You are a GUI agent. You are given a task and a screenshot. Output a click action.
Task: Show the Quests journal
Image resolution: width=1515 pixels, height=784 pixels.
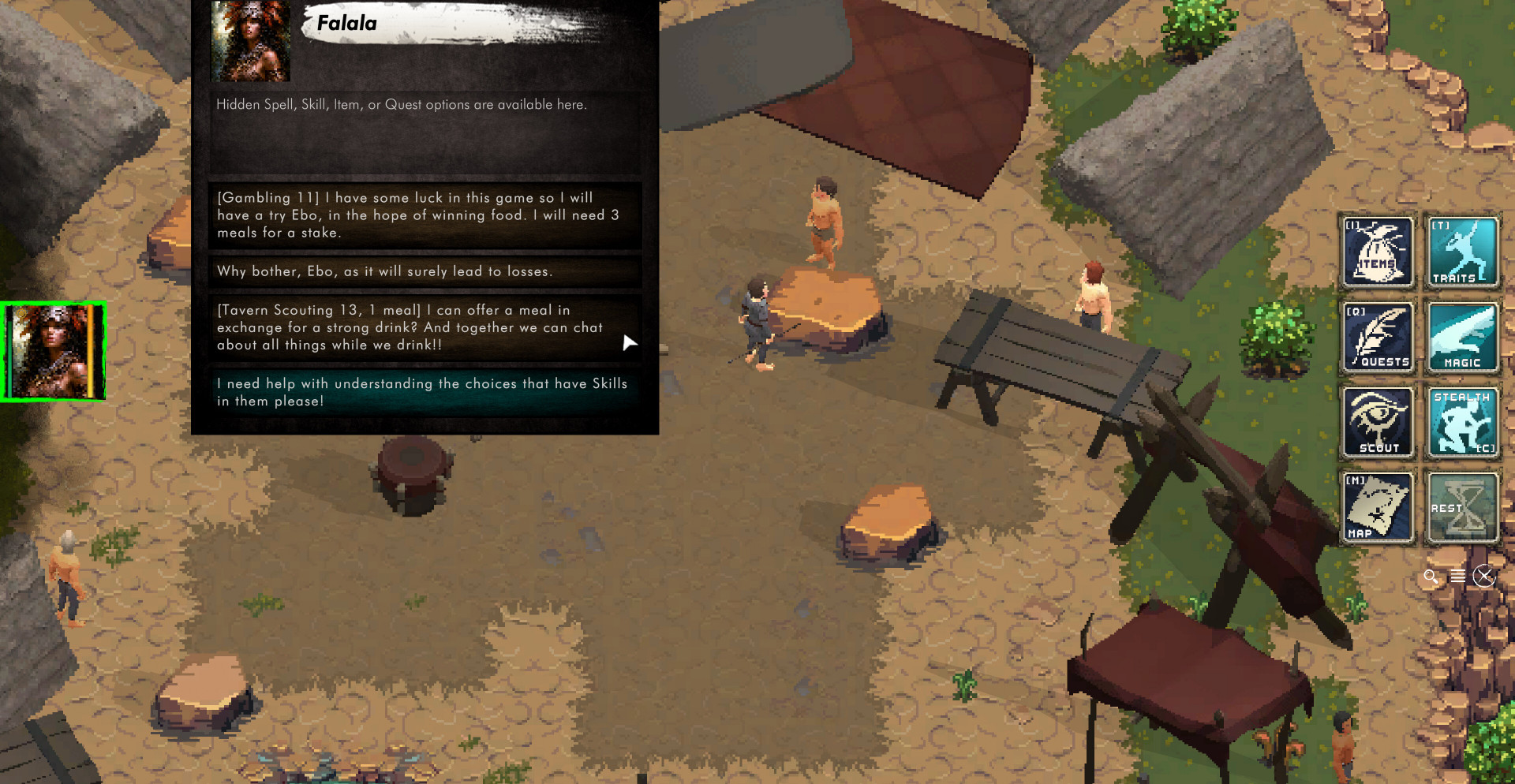click(1378, 338)
